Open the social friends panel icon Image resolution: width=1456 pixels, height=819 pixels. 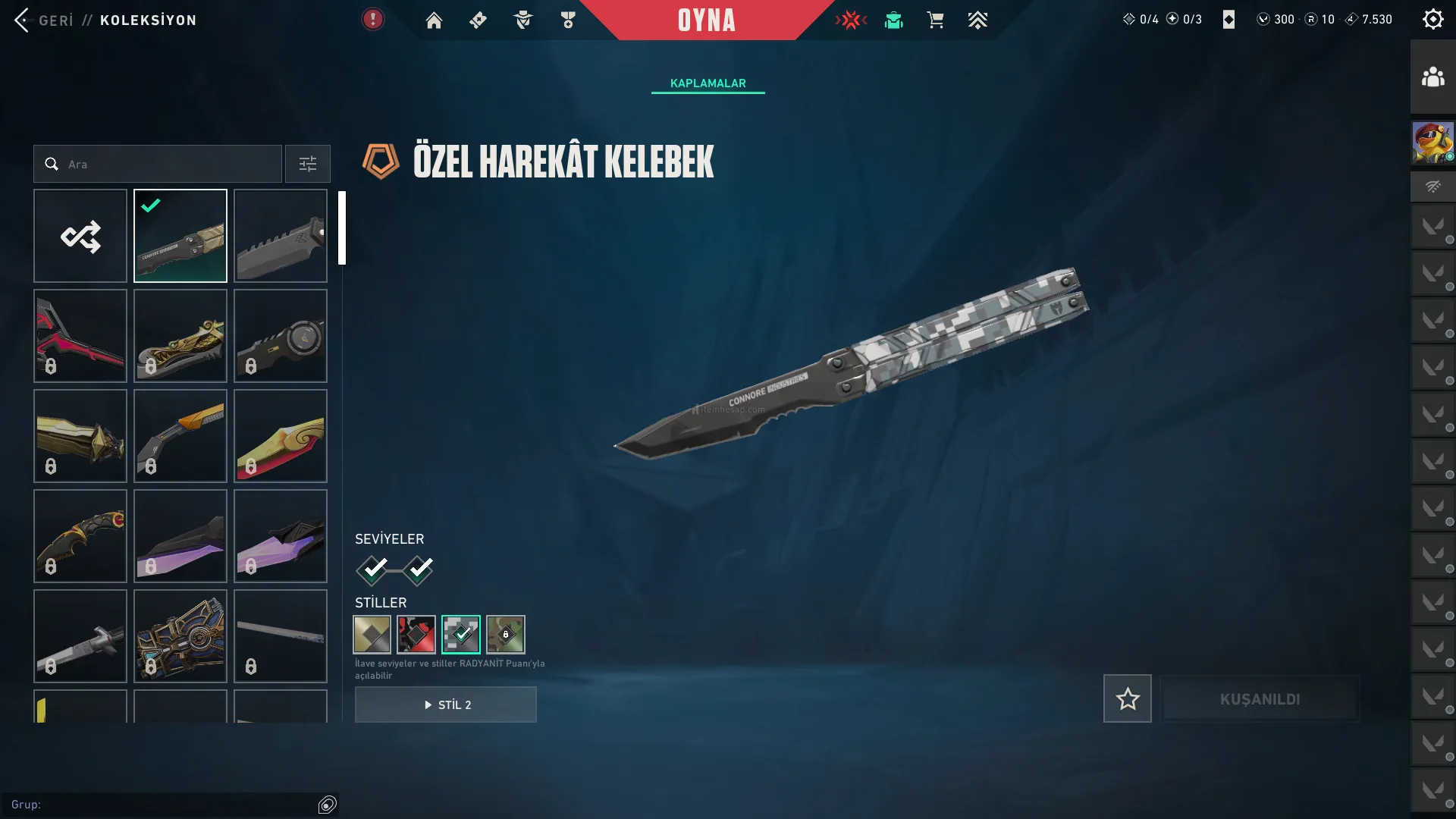[1432, 77]
